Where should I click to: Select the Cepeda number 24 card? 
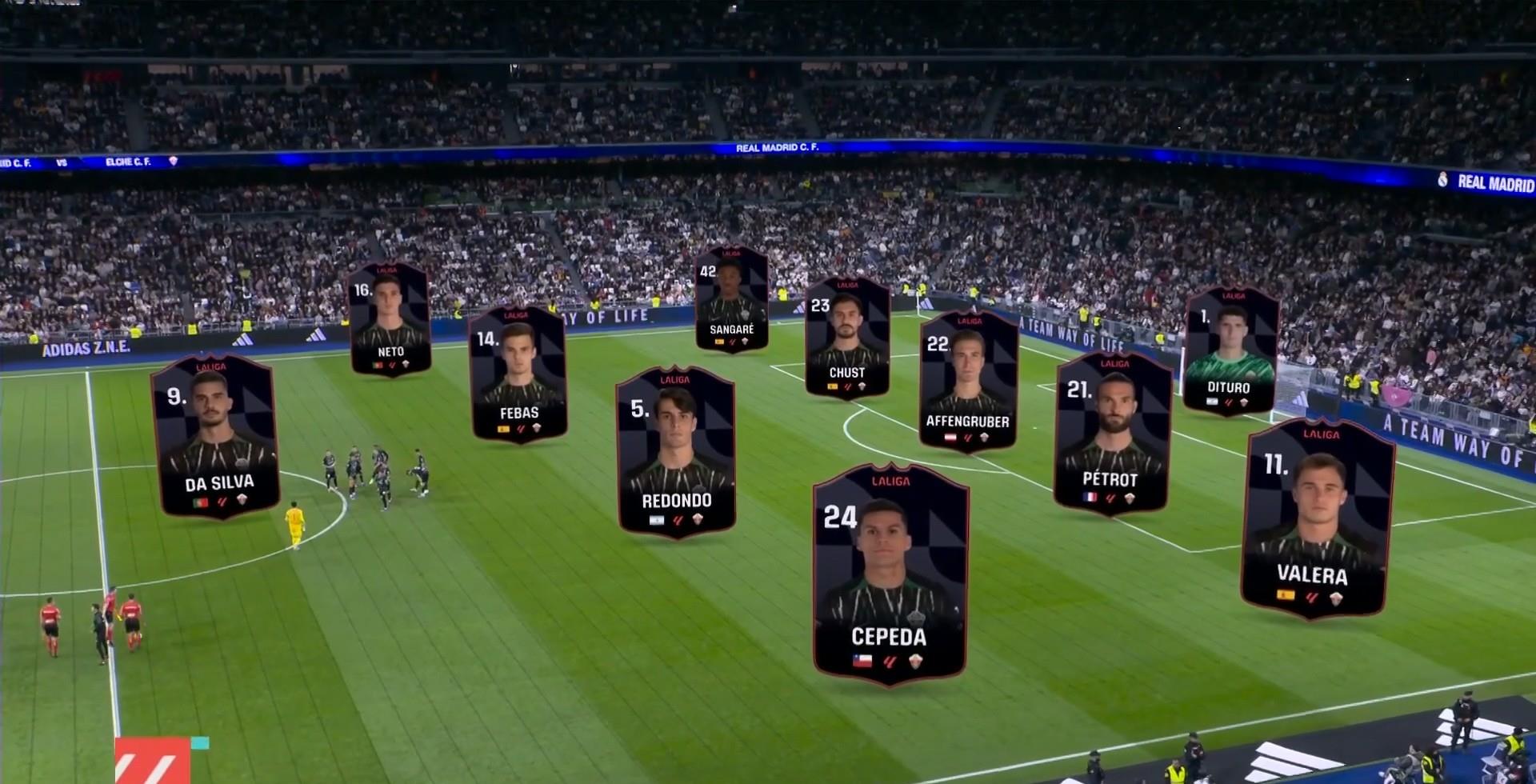[890, 574]
